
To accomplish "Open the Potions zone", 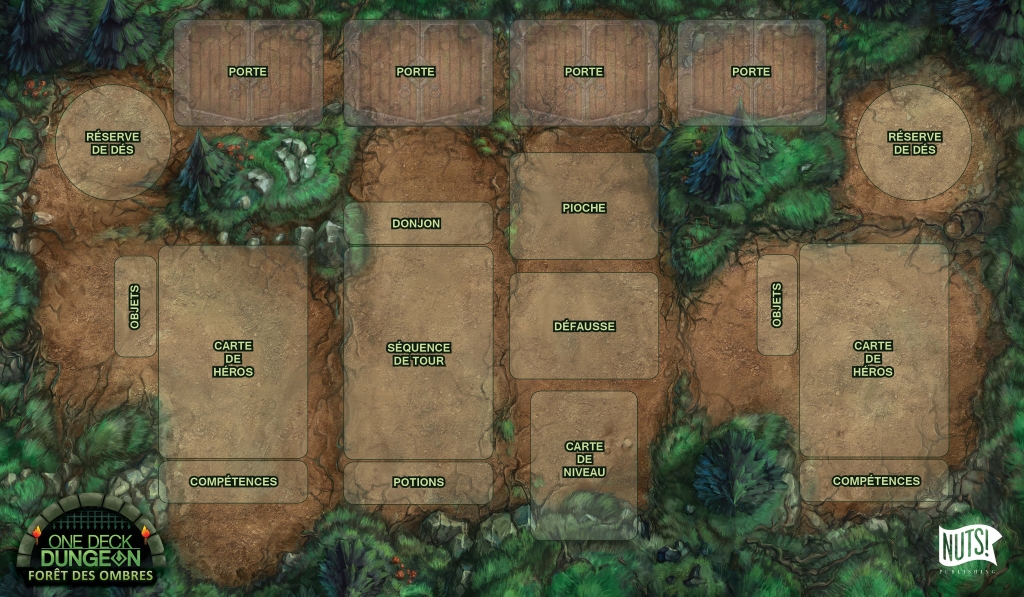I will 418,482.
